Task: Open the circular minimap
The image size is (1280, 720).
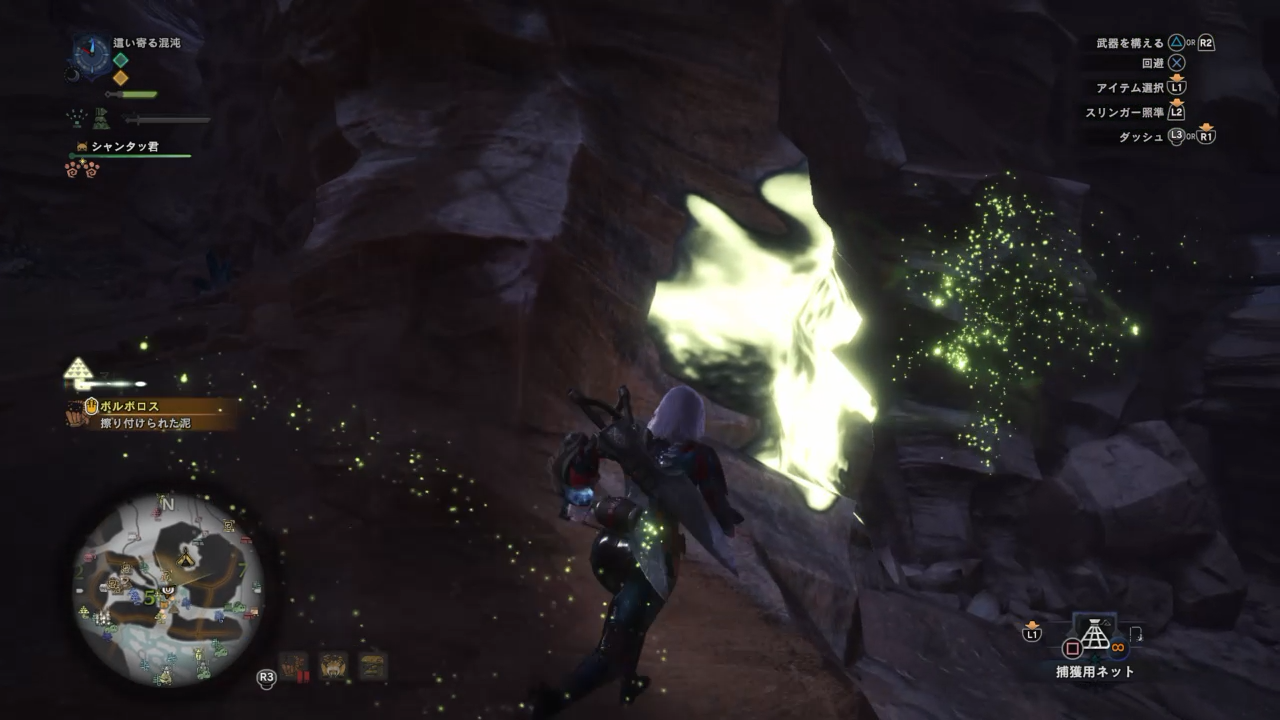Action: 168,590
